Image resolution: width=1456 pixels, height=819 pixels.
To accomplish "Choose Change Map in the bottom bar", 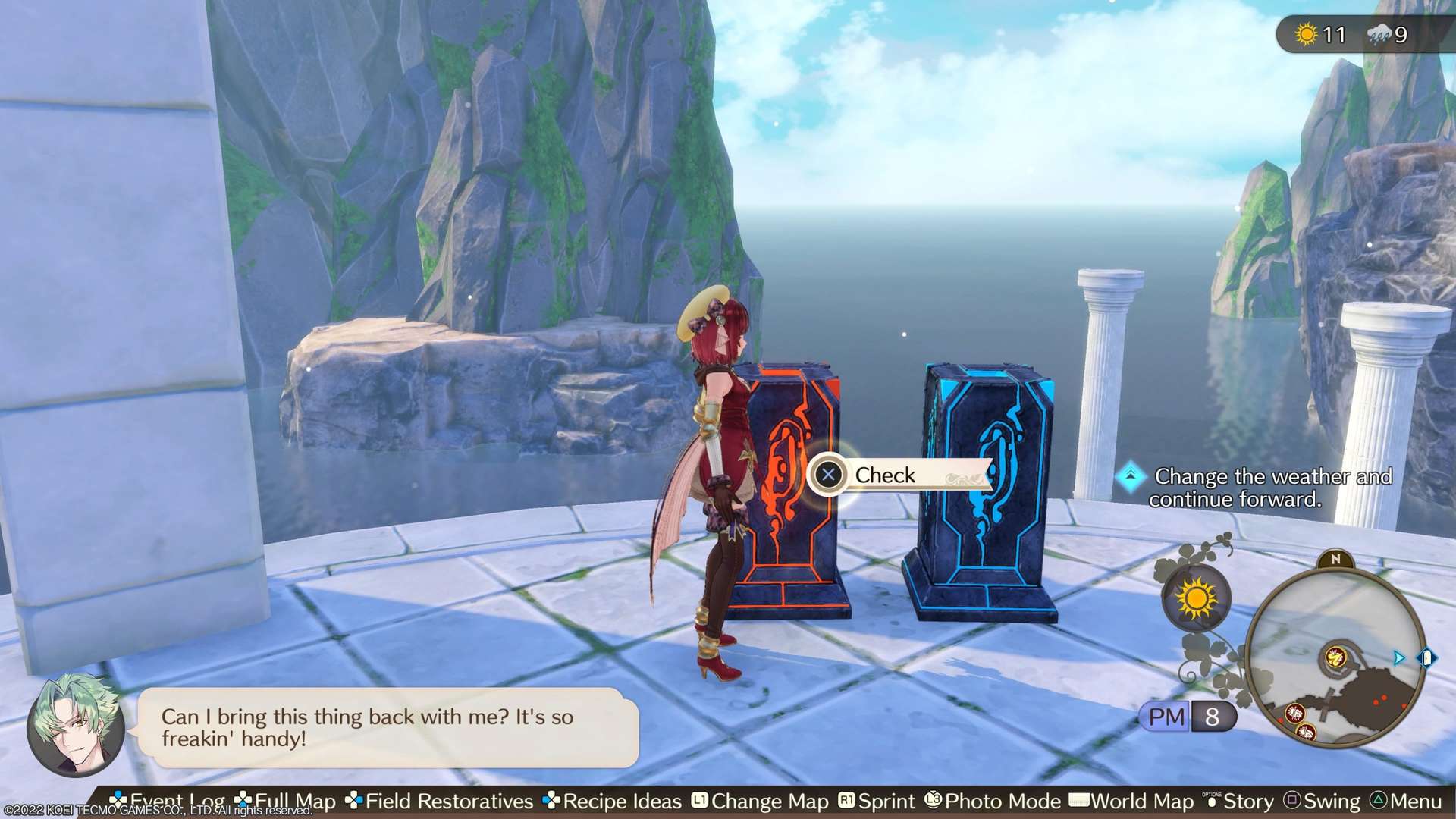I will [x=760, y=802].
